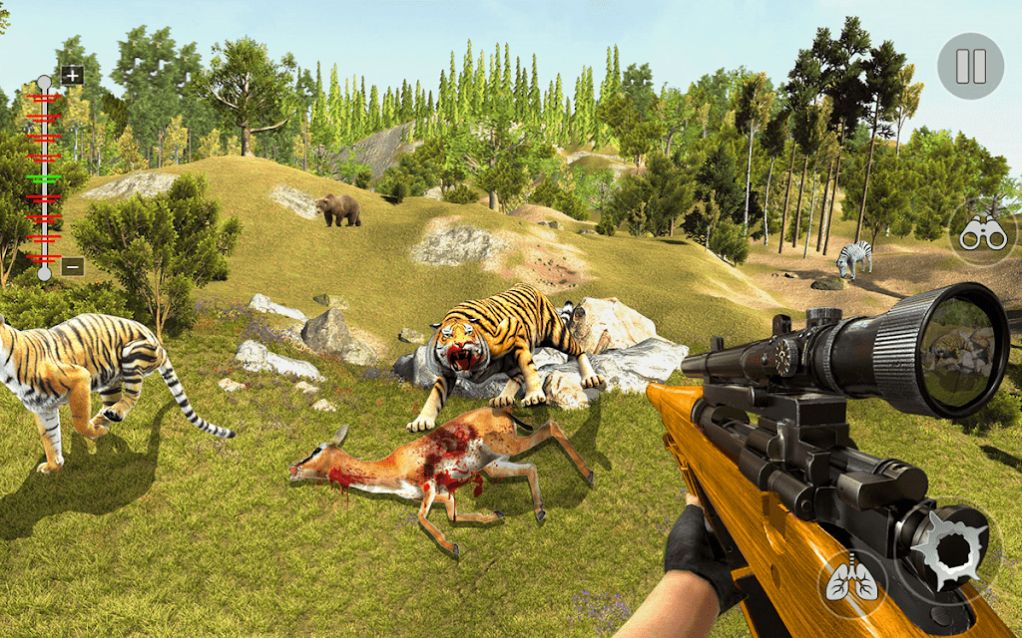Screen dimensions: 1022x638
Task: Increase zoom with the plus button
Action: pyautogui.click(x=72, y=75)
